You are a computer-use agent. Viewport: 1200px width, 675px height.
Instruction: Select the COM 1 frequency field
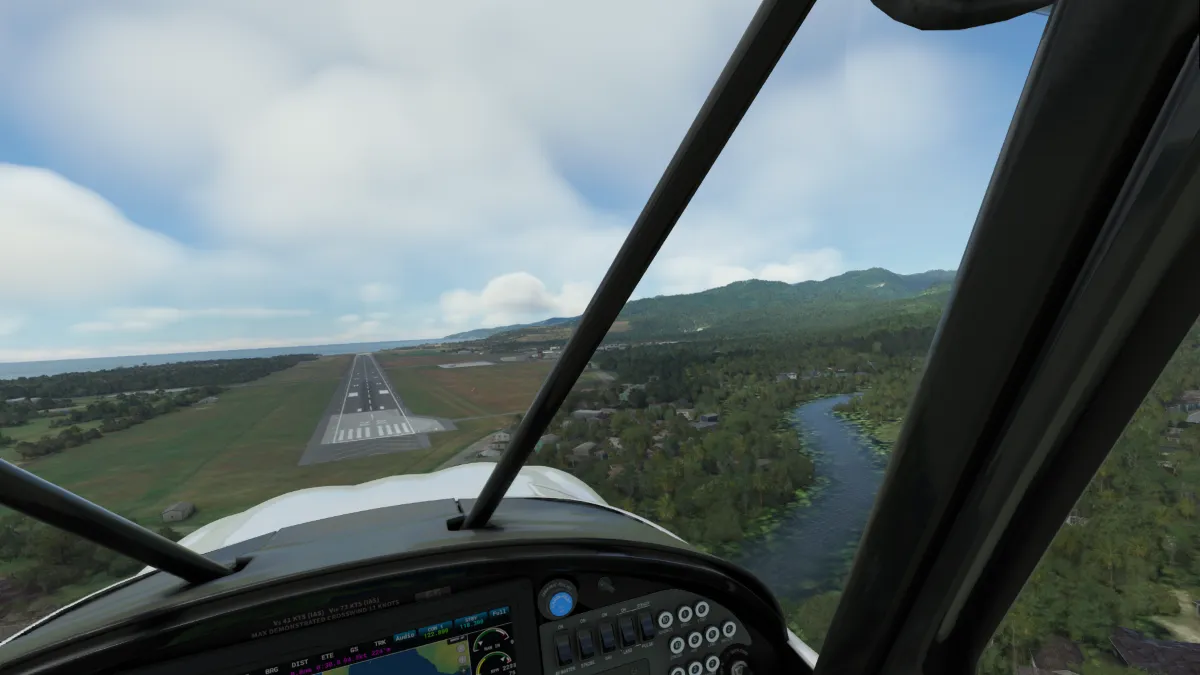click(x=436, y=628)
